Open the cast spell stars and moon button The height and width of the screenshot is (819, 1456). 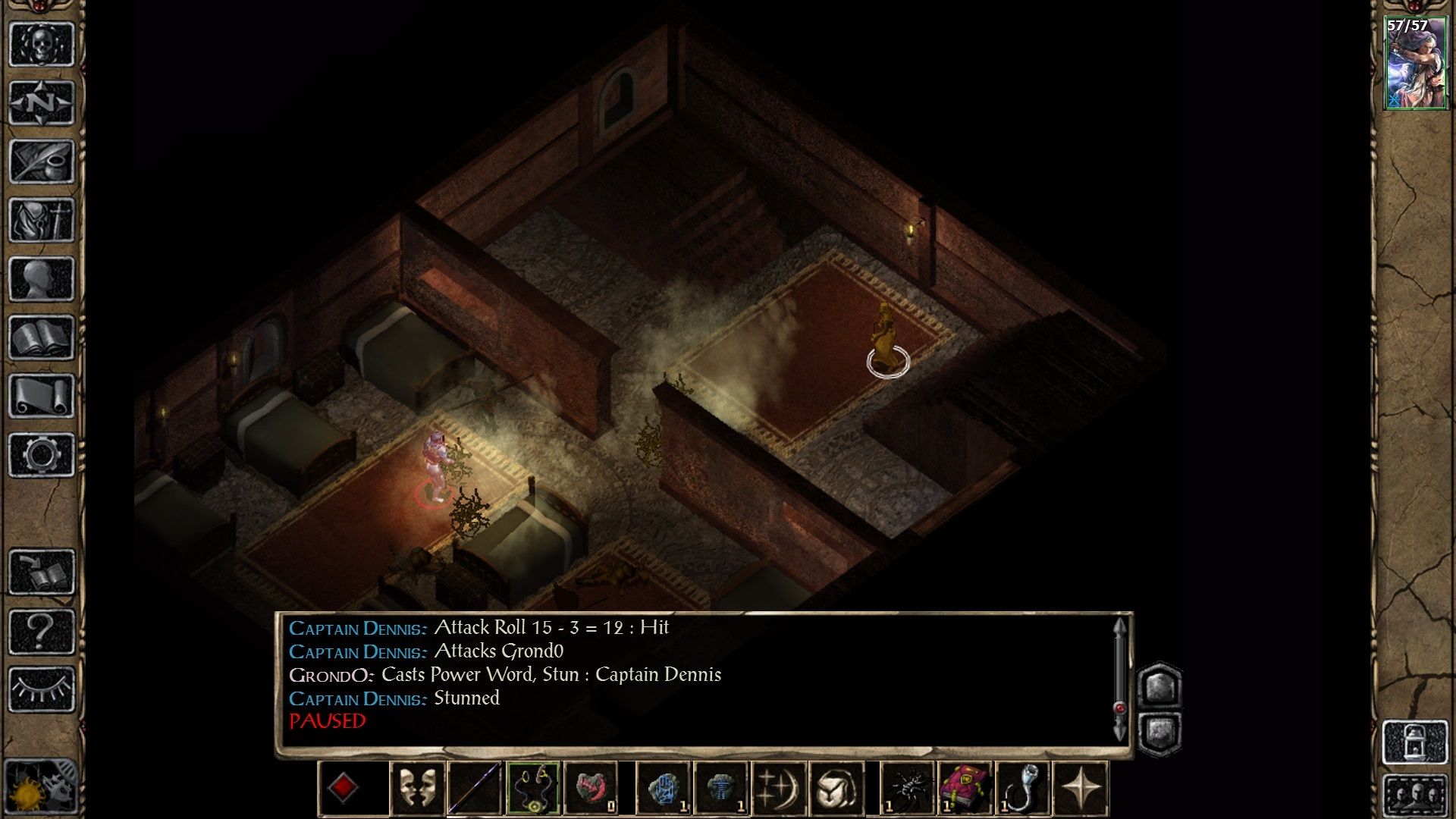[779, 789]
